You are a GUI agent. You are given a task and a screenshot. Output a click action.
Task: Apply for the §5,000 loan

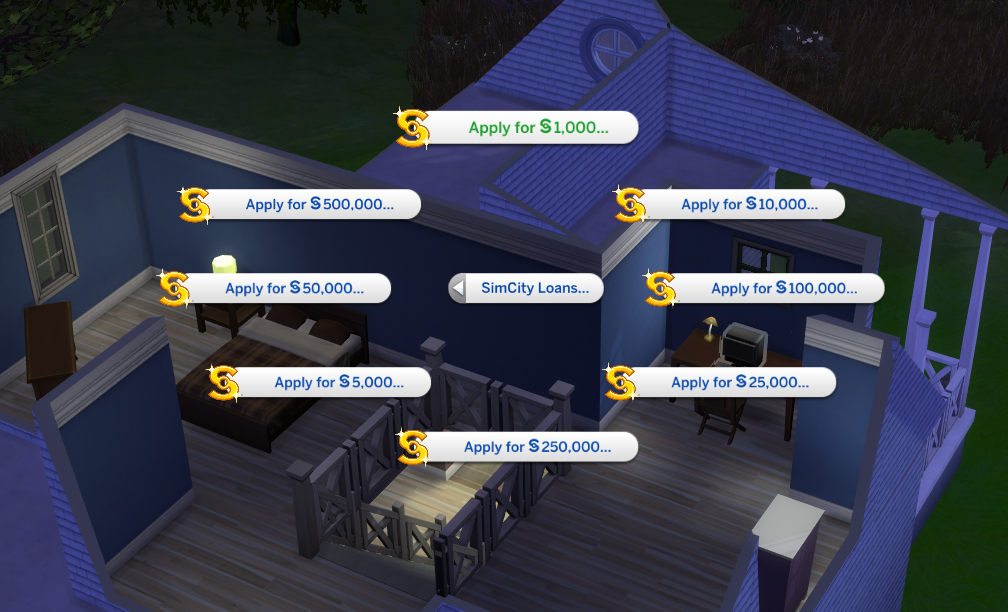pos(338,382)
